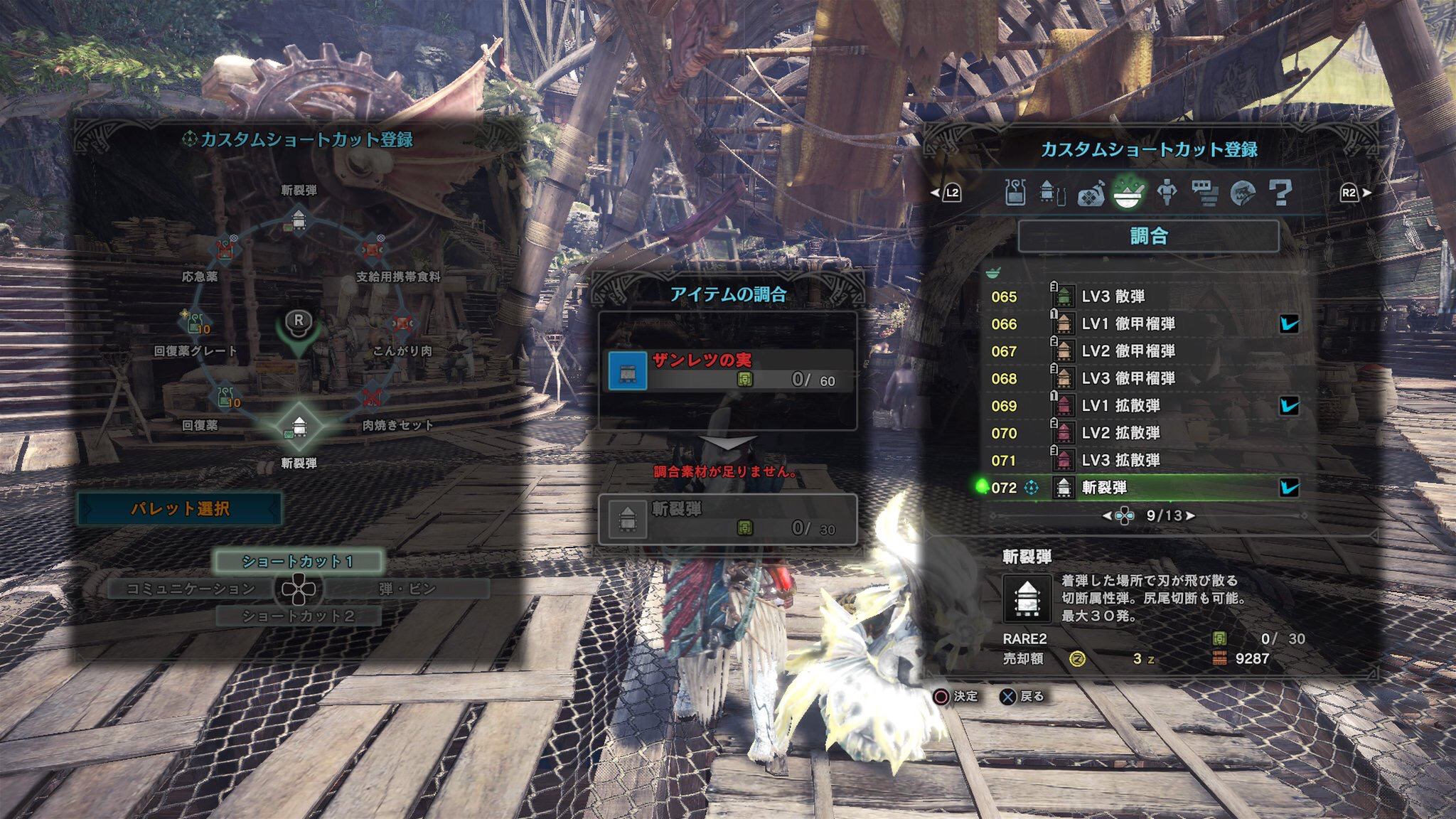The width and height of the screenshot is (1456, 819).
Task: Switch to the ショートカット1 palette
Action: [298, 561]
